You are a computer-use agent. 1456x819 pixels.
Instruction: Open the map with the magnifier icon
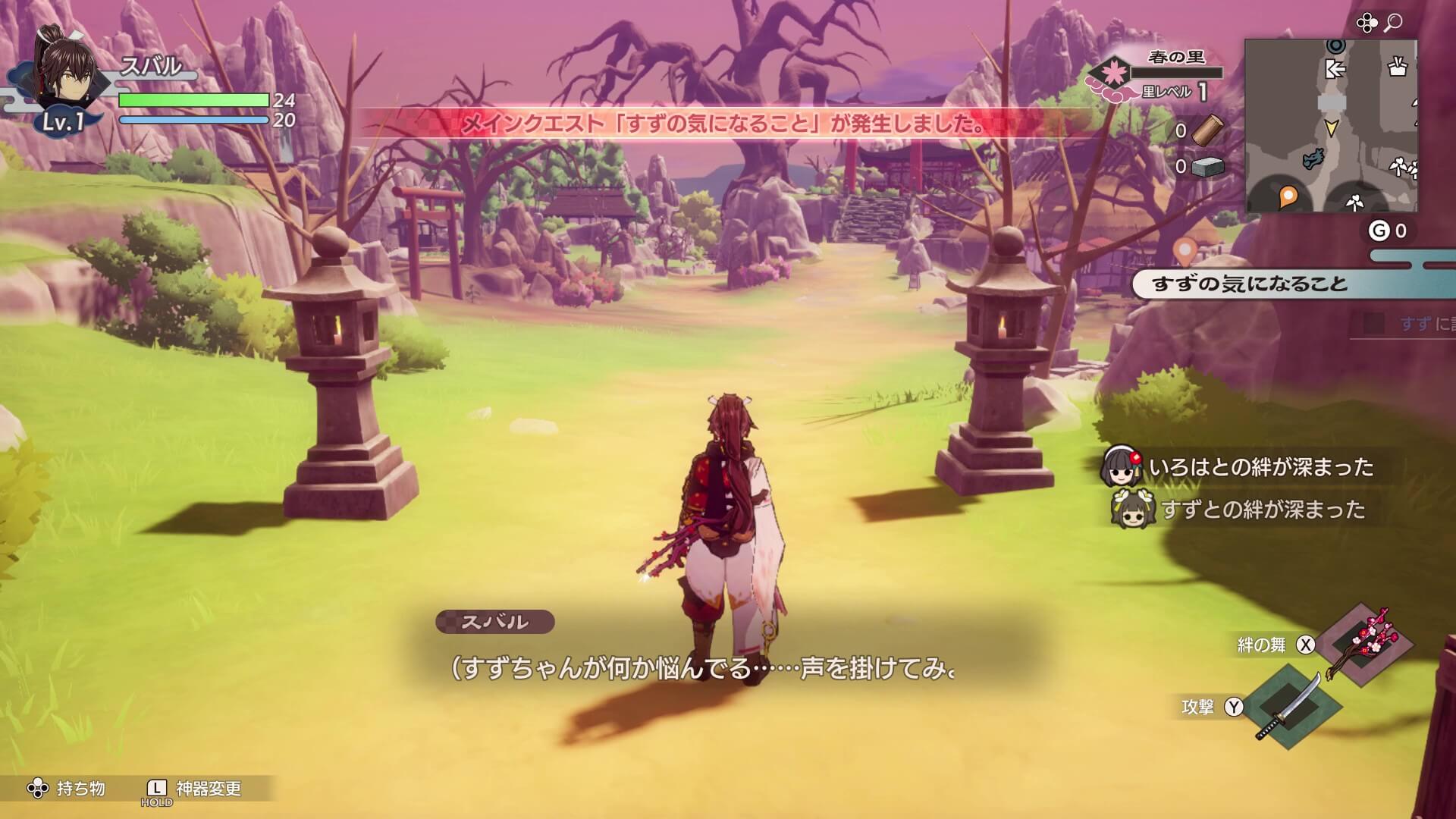coord(1393,21)
